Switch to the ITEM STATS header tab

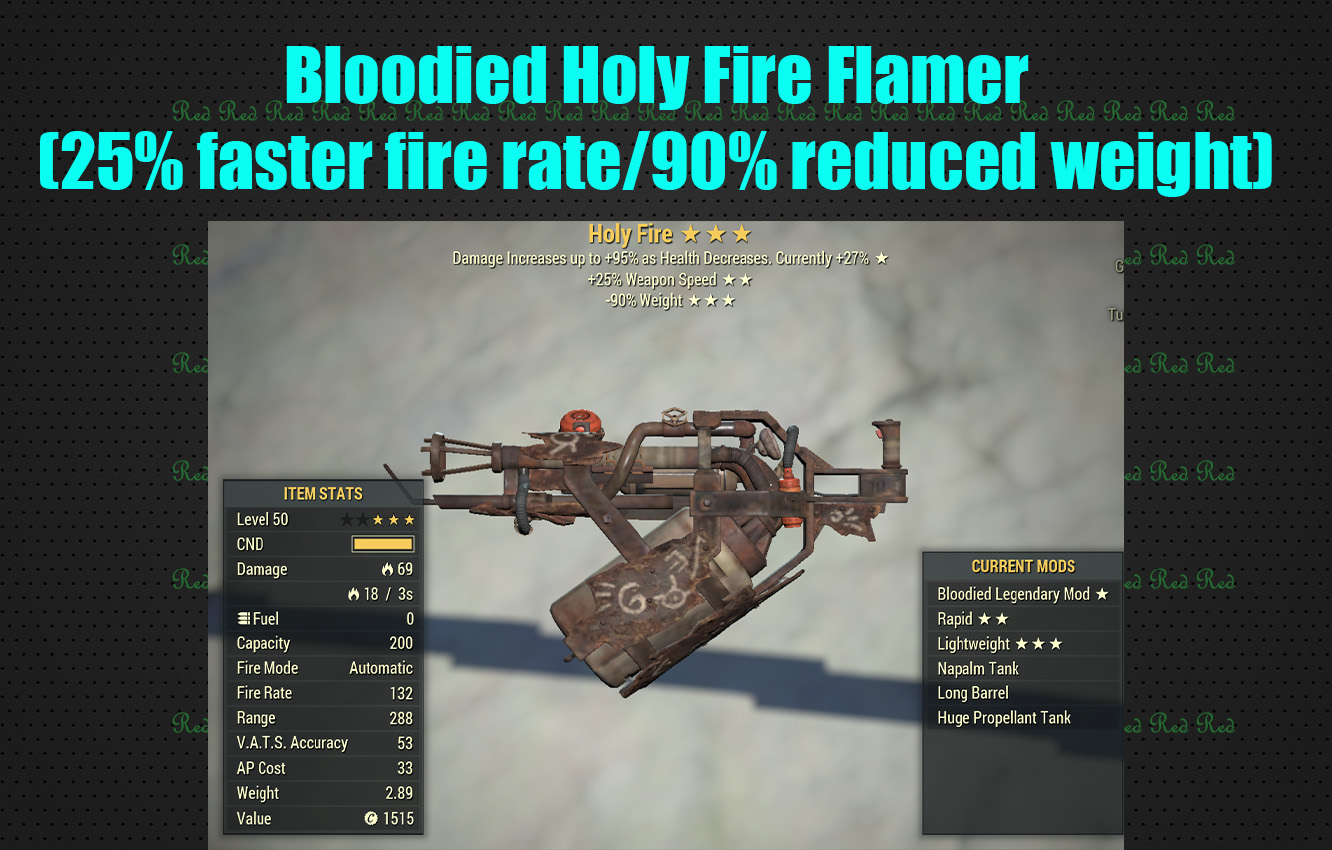tap(323, 493)
